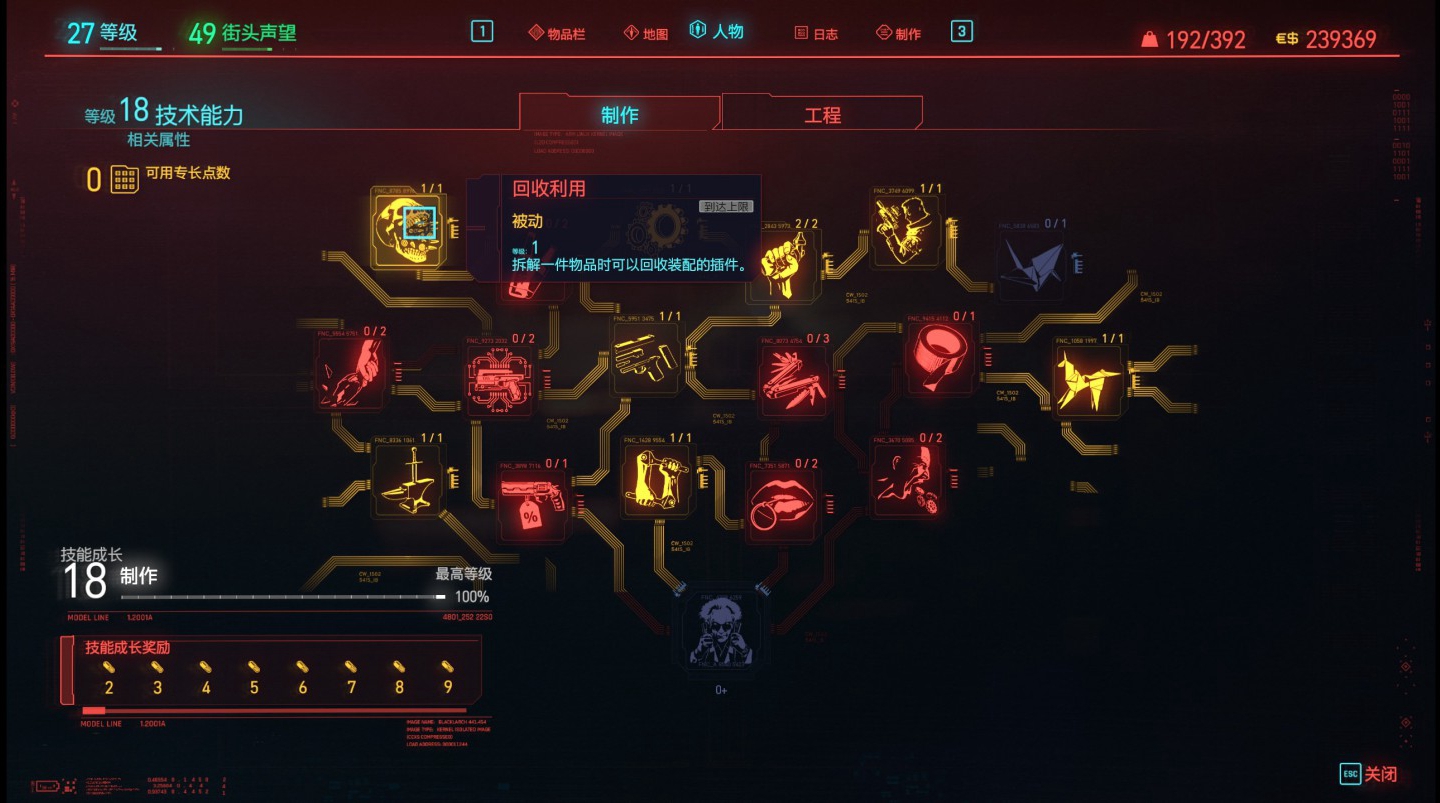Viewport: 1440px width, 803px height.
Task: Select the 制作 perk tree tab
Action: [x=619, y=115]
